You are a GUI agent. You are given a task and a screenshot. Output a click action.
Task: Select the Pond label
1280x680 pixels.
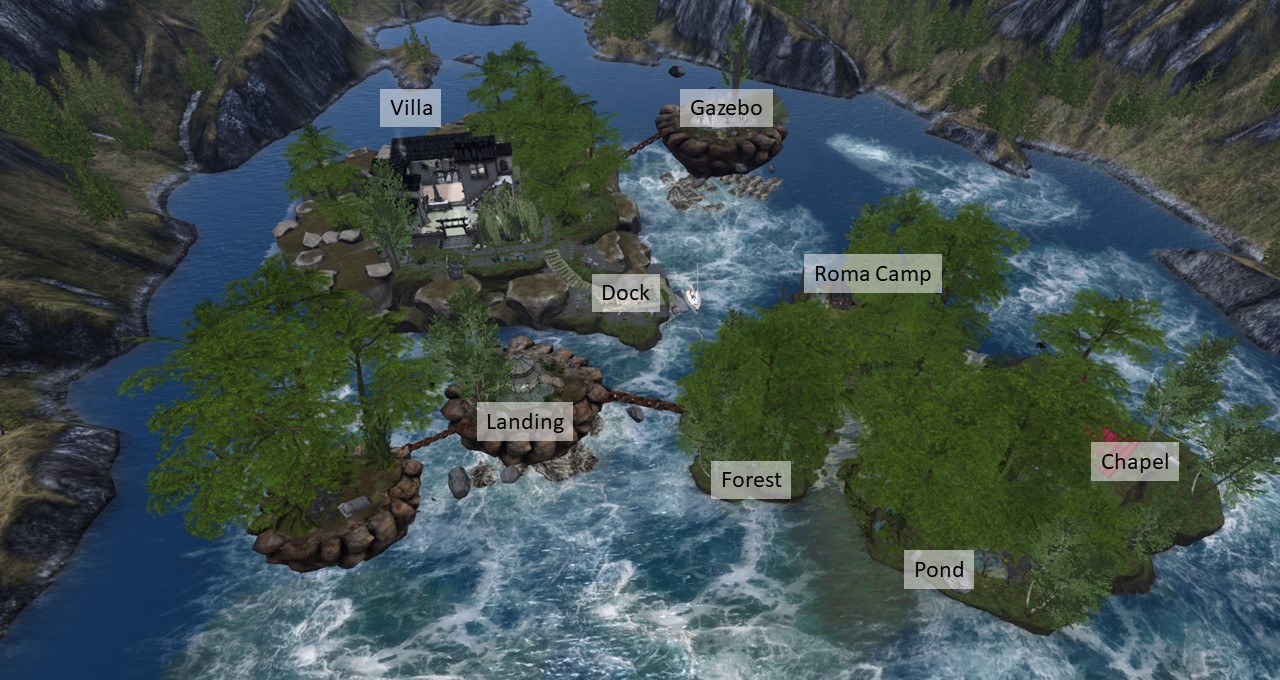tap(939, 570)
